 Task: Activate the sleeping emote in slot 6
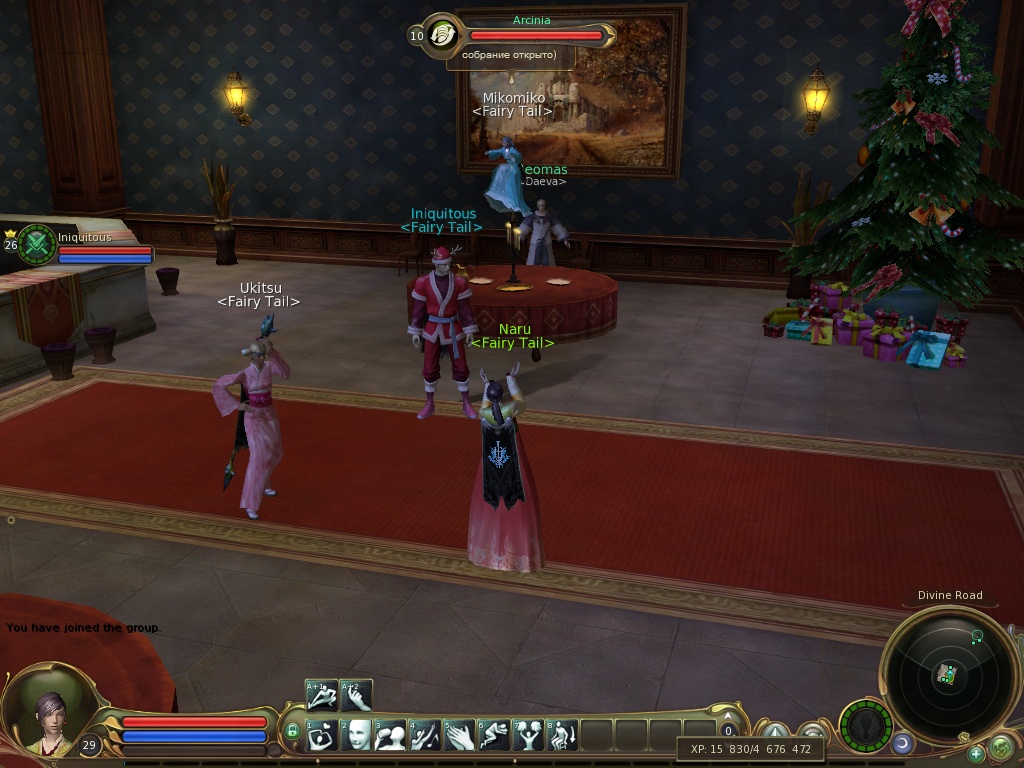click(x=494, y=736)
